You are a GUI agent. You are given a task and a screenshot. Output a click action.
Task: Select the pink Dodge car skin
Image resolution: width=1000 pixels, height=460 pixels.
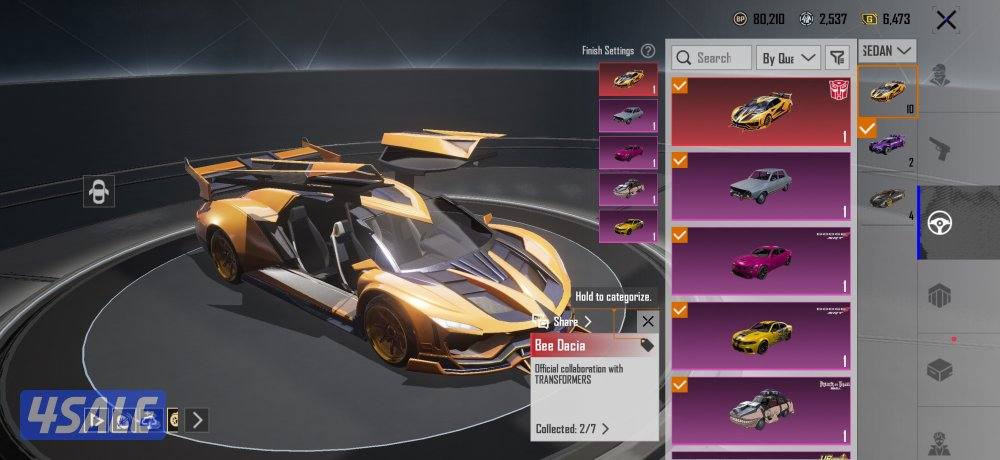coord(762,260)
